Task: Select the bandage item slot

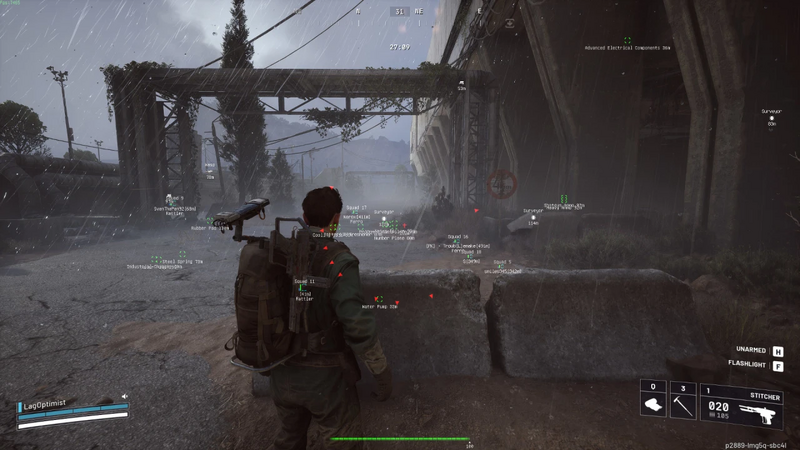Action: coord(653,406)
